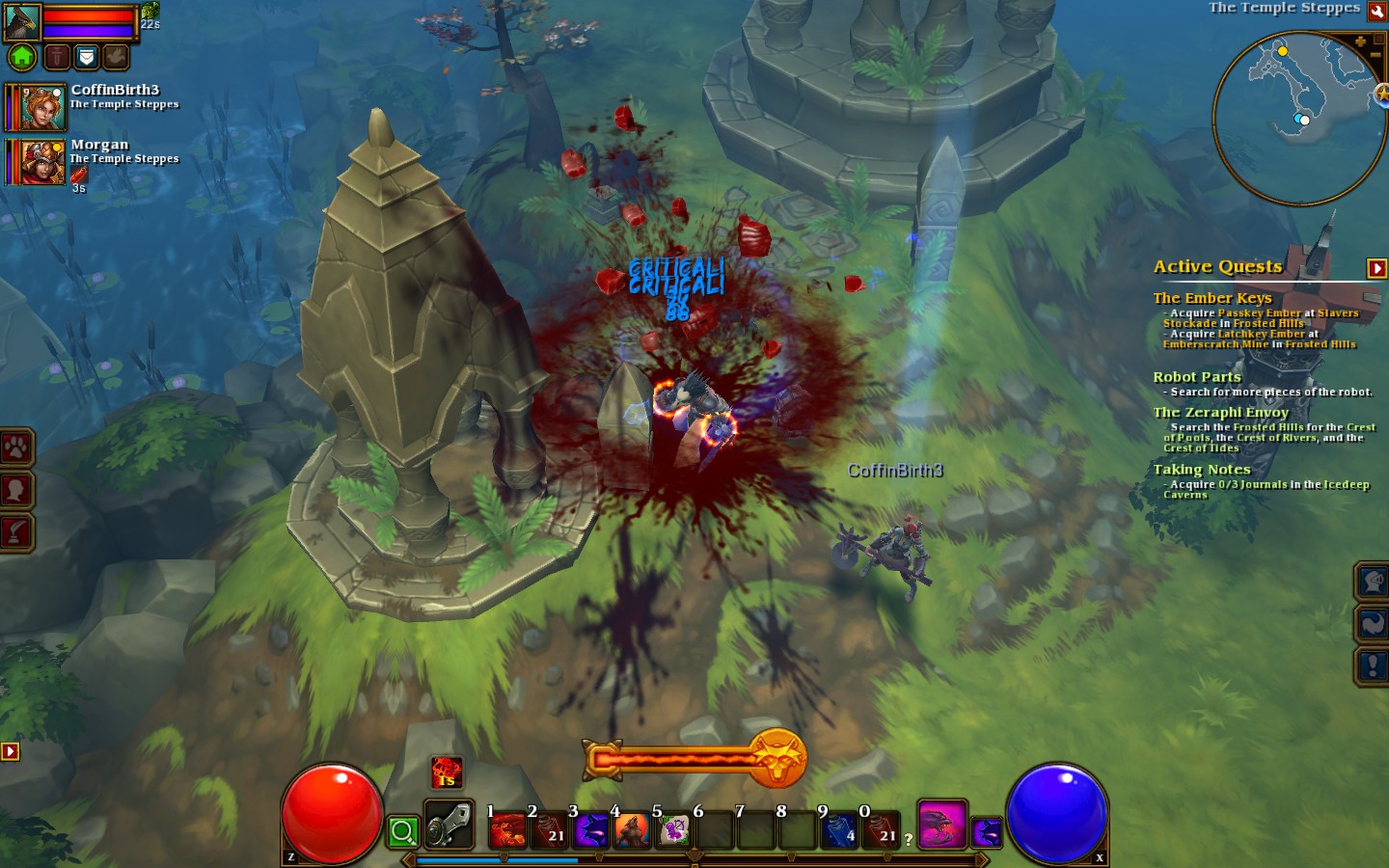This screenshot has width=1389, height=868.
Task: Collapse the Active Quests panel arrow
Action: pos(1376,268)
